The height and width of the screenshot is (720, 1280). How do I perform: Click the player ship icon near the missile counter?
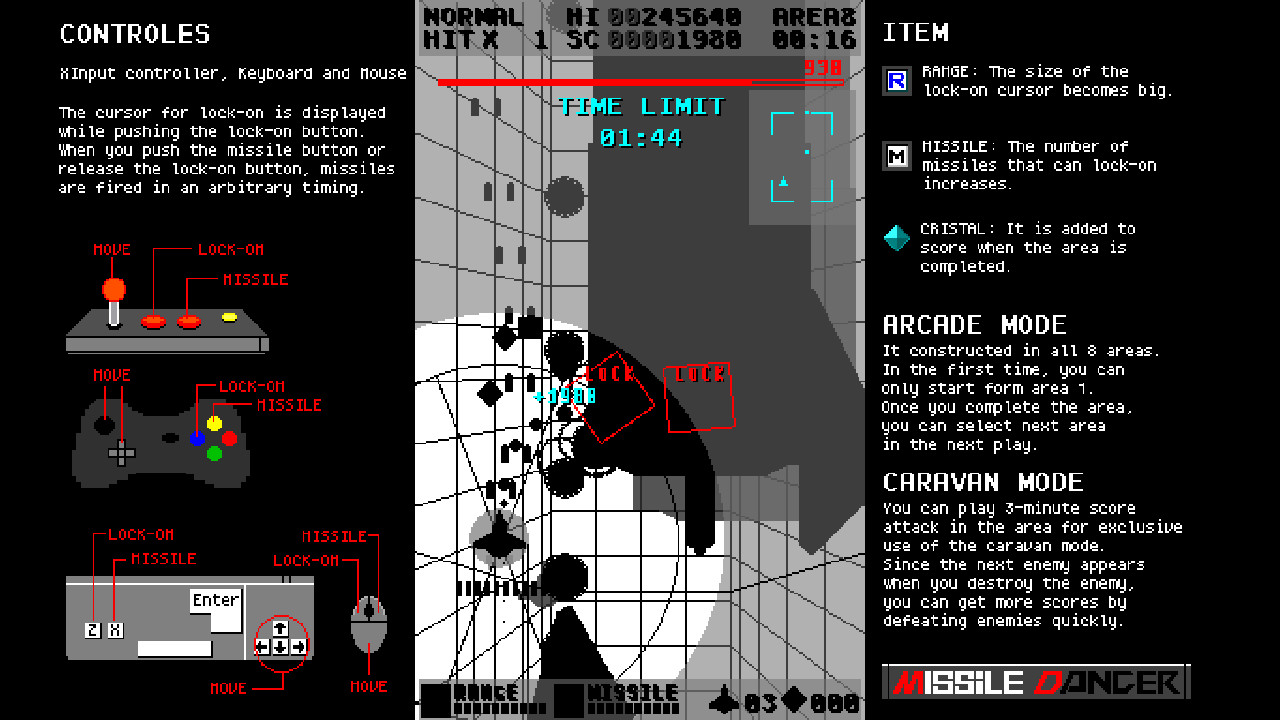pyautogui.click(x=724, y=699)
